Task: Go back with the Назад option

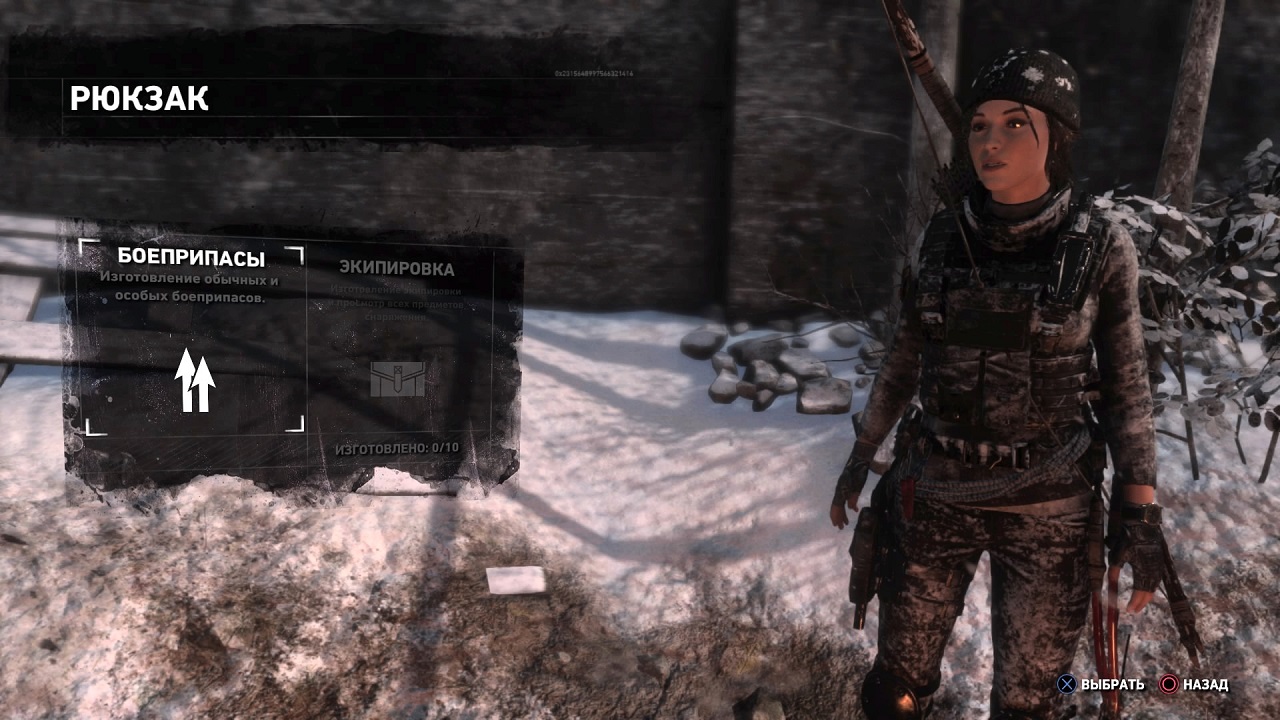Action: (x=1194, y=685)
